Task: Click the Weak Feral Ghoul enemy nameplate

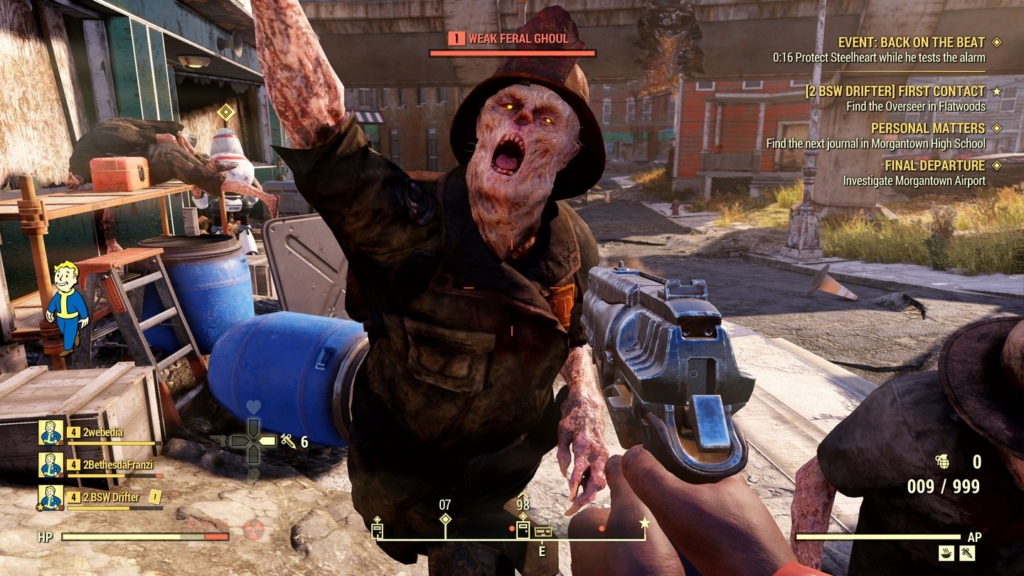Action: pos(512,39)
